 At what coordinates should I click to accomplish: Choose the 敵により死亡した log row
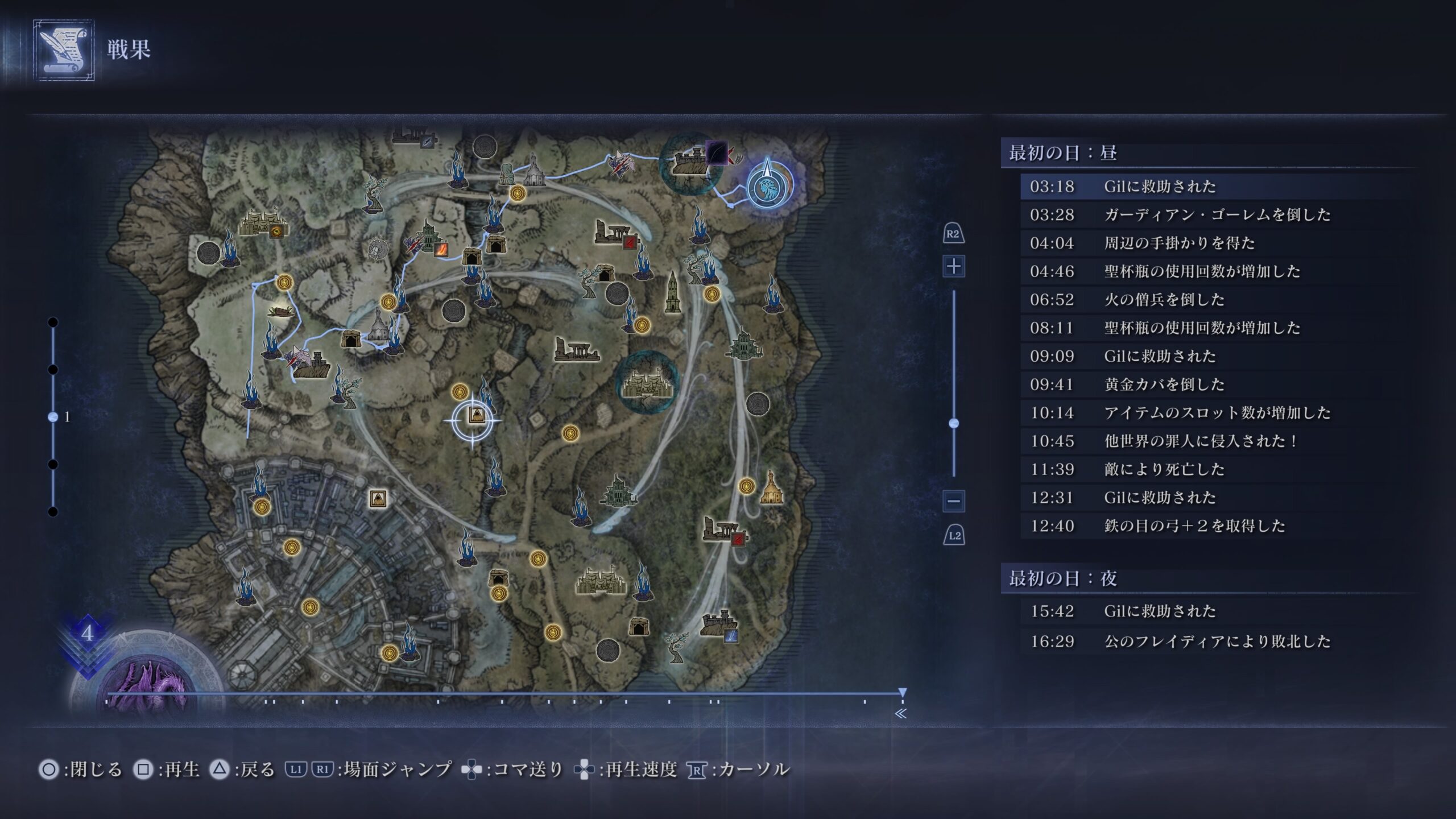1164,469
